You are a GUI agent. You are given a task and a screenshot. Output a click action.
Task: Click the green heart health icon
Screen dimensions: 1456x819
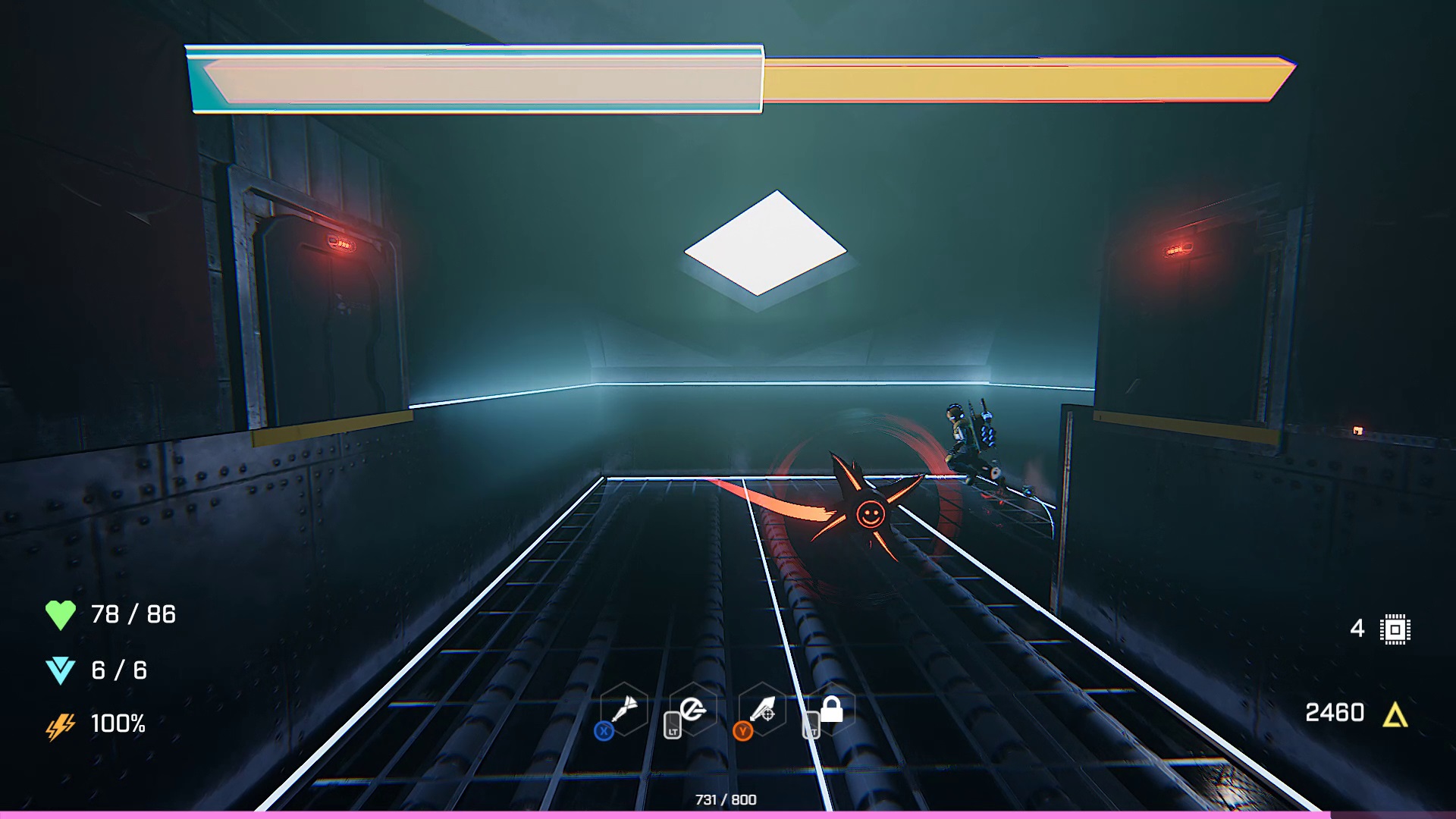[x=62, y=614]
